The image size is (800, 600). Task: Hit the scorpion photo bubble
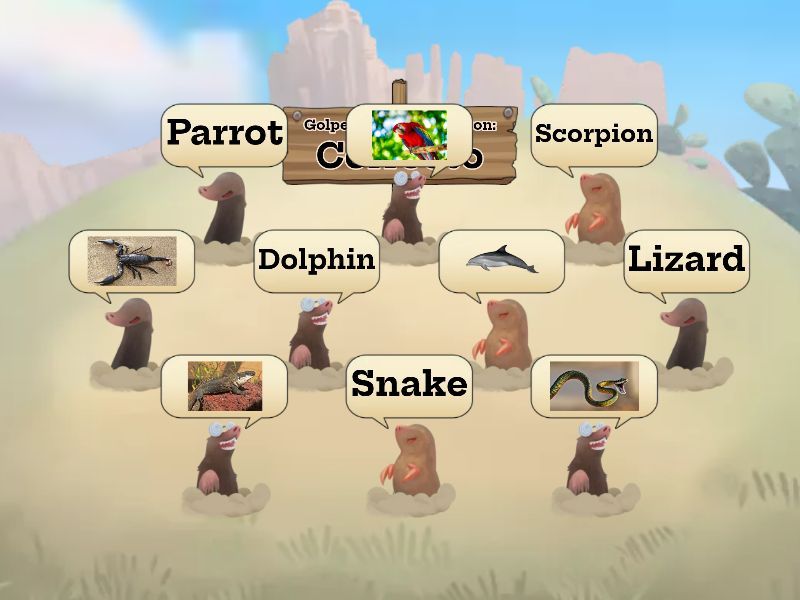[131, 260]
